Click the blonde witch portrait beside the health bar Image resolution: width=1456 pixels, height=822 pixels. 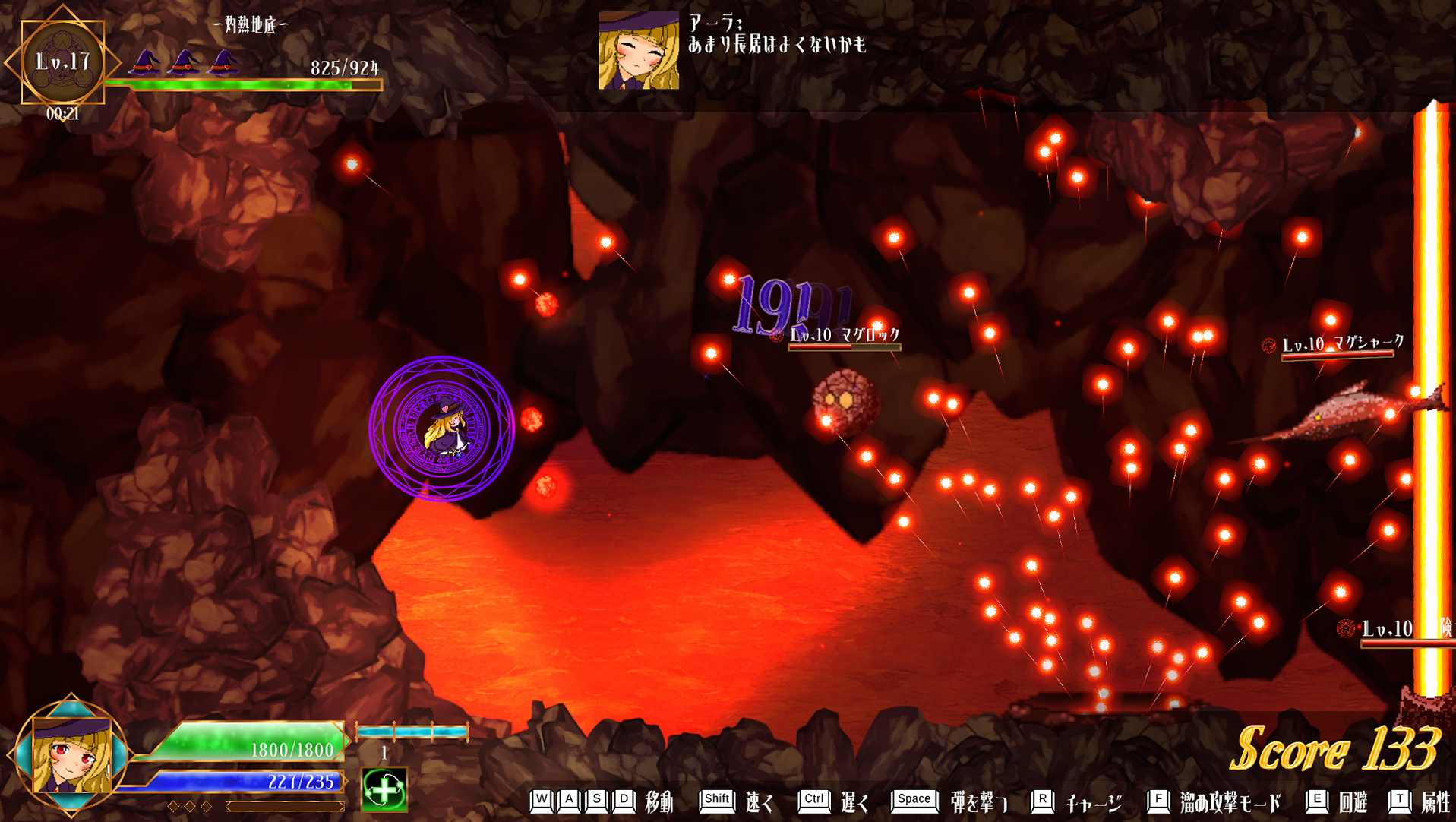tap(71, 755)
